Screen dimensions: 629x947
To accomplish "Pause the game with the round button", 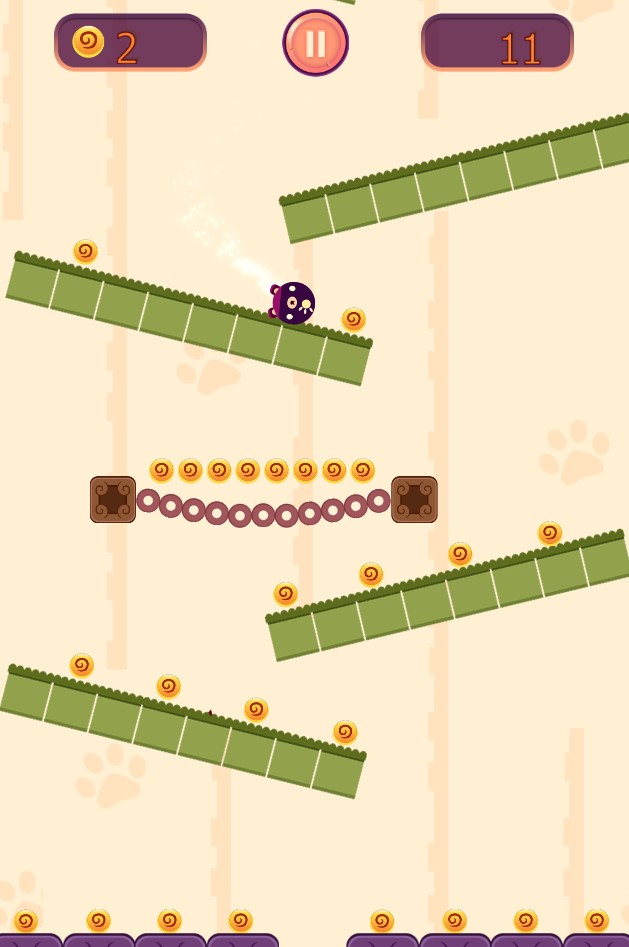I will point(315,43).
